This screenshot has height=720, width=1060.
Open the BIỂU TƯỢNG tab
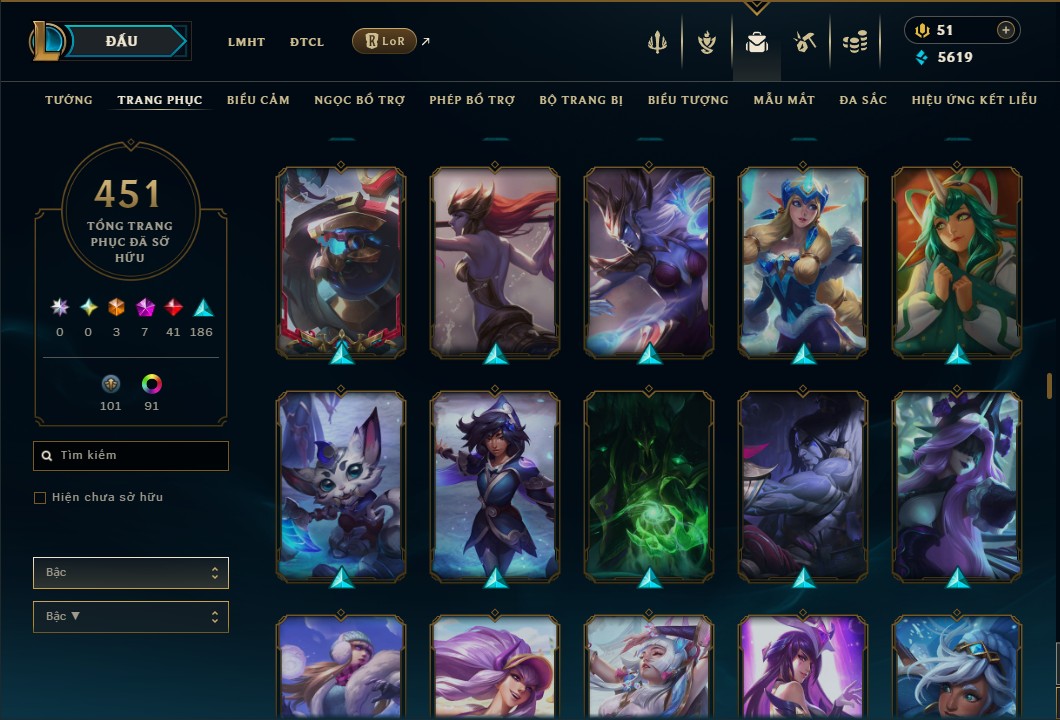(688, 100)
